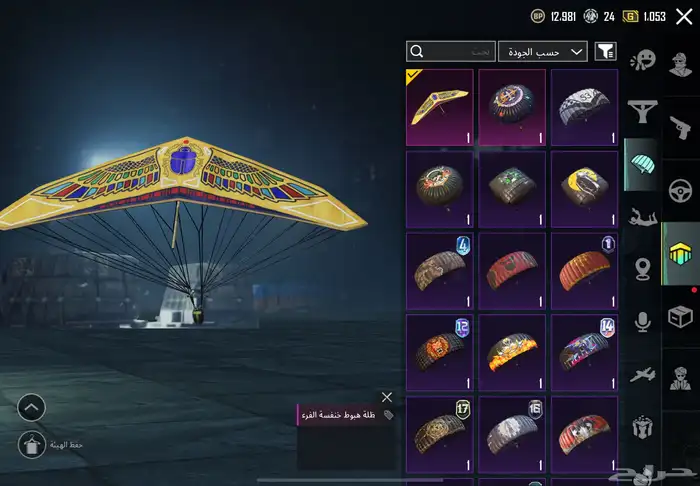Save the current appearance

pos(31,445)
